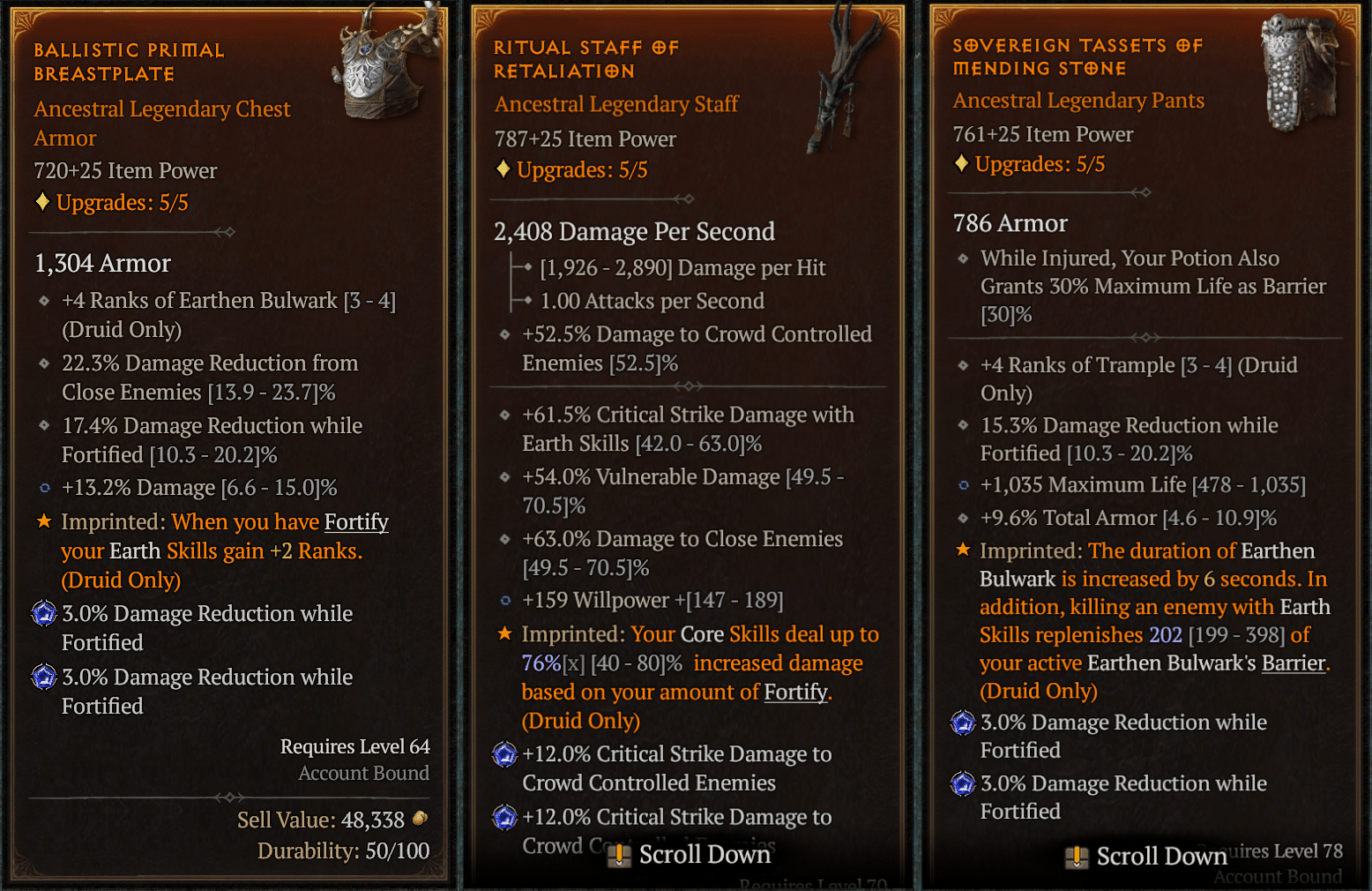Click the upgrade diamond icon next to Upgrades 5/5 on the staff
This screenshot has width=1372, height=891.
coord(503,169)
